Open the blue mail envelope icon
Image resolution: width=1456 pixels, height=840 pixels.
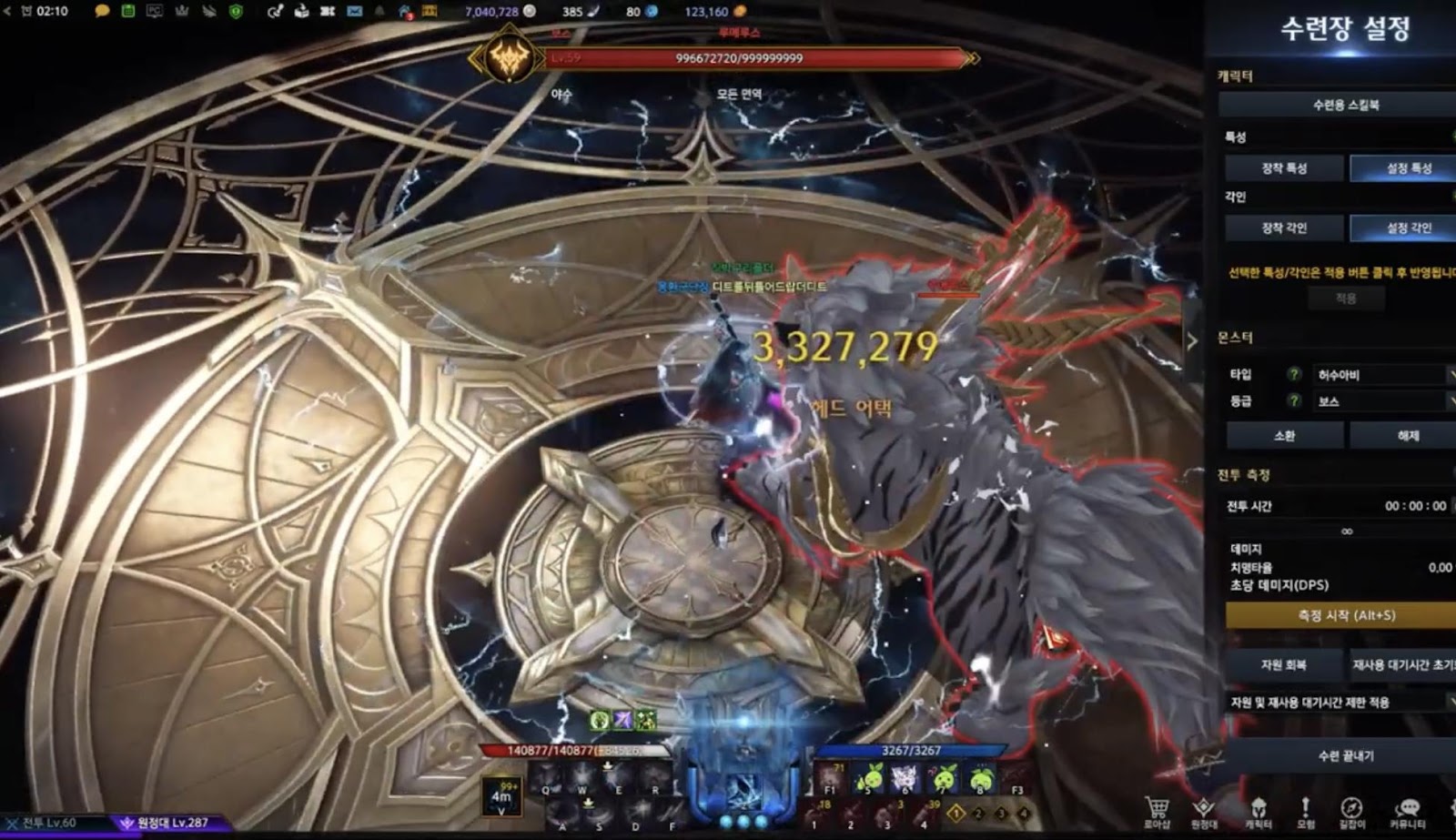point(354,12)
